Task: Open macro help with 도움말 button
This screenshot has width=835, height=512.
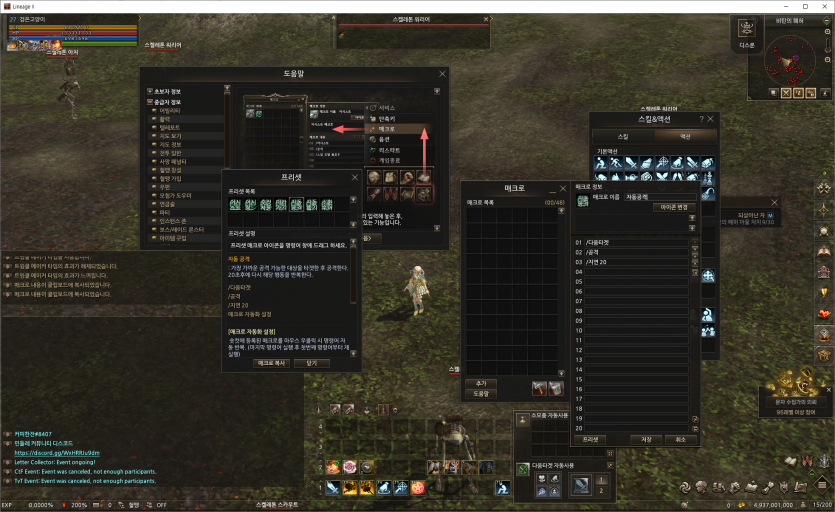Action: tap(480, 393)
